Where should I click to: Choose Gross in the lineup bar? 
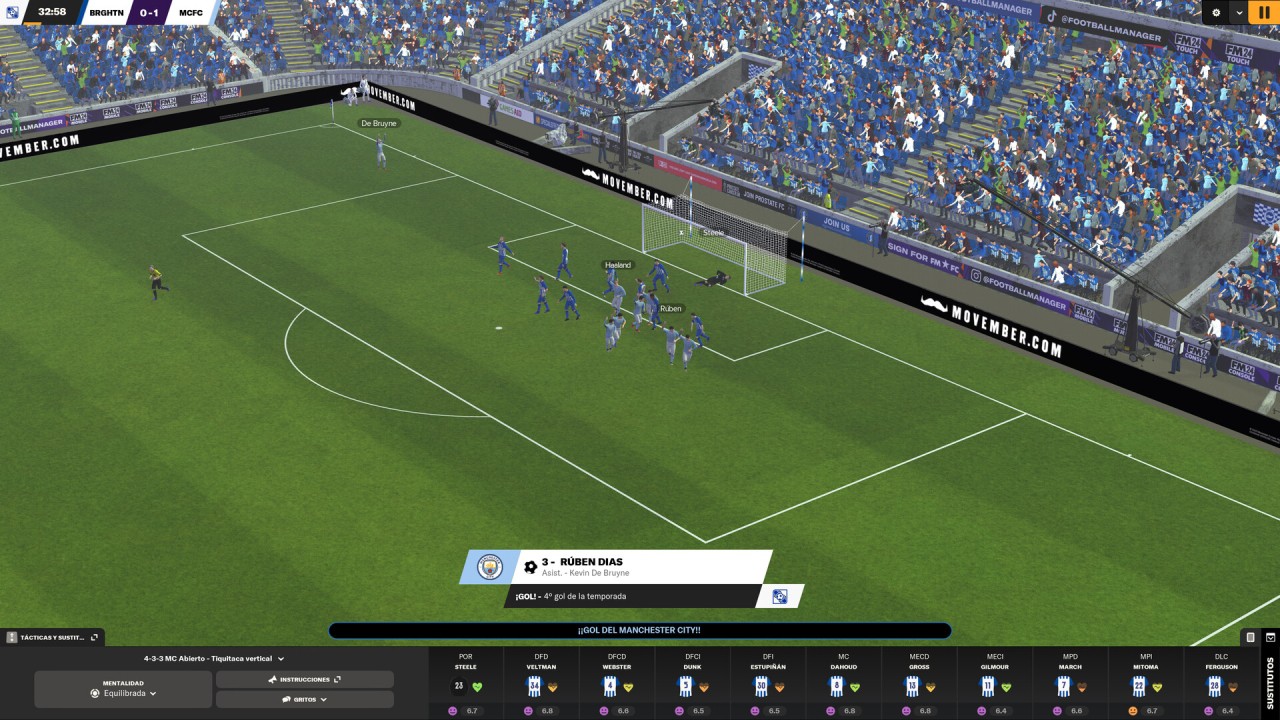919,684
